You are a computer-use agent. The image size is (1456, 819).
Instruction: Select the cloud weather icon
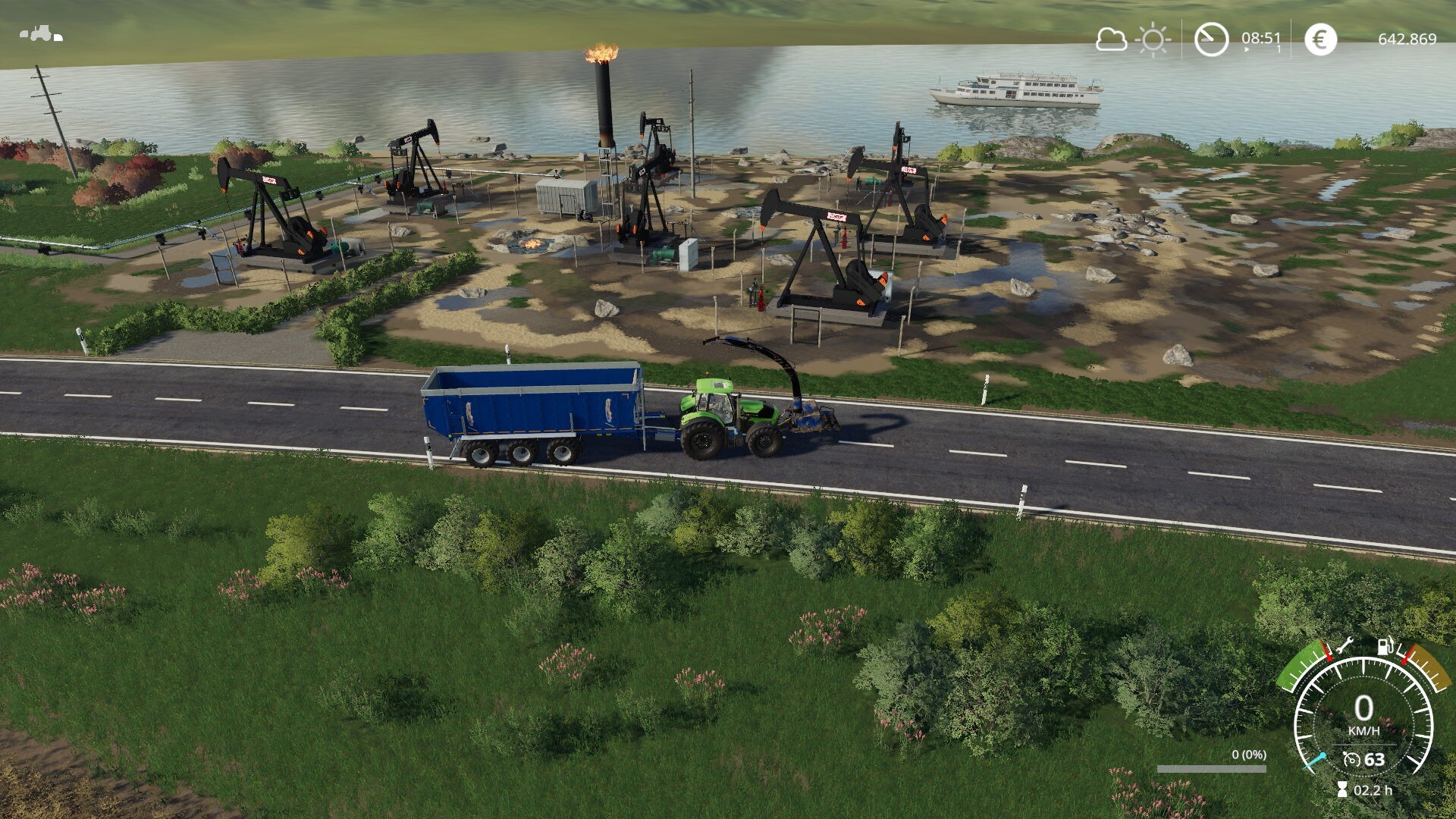pos(1111,39)
